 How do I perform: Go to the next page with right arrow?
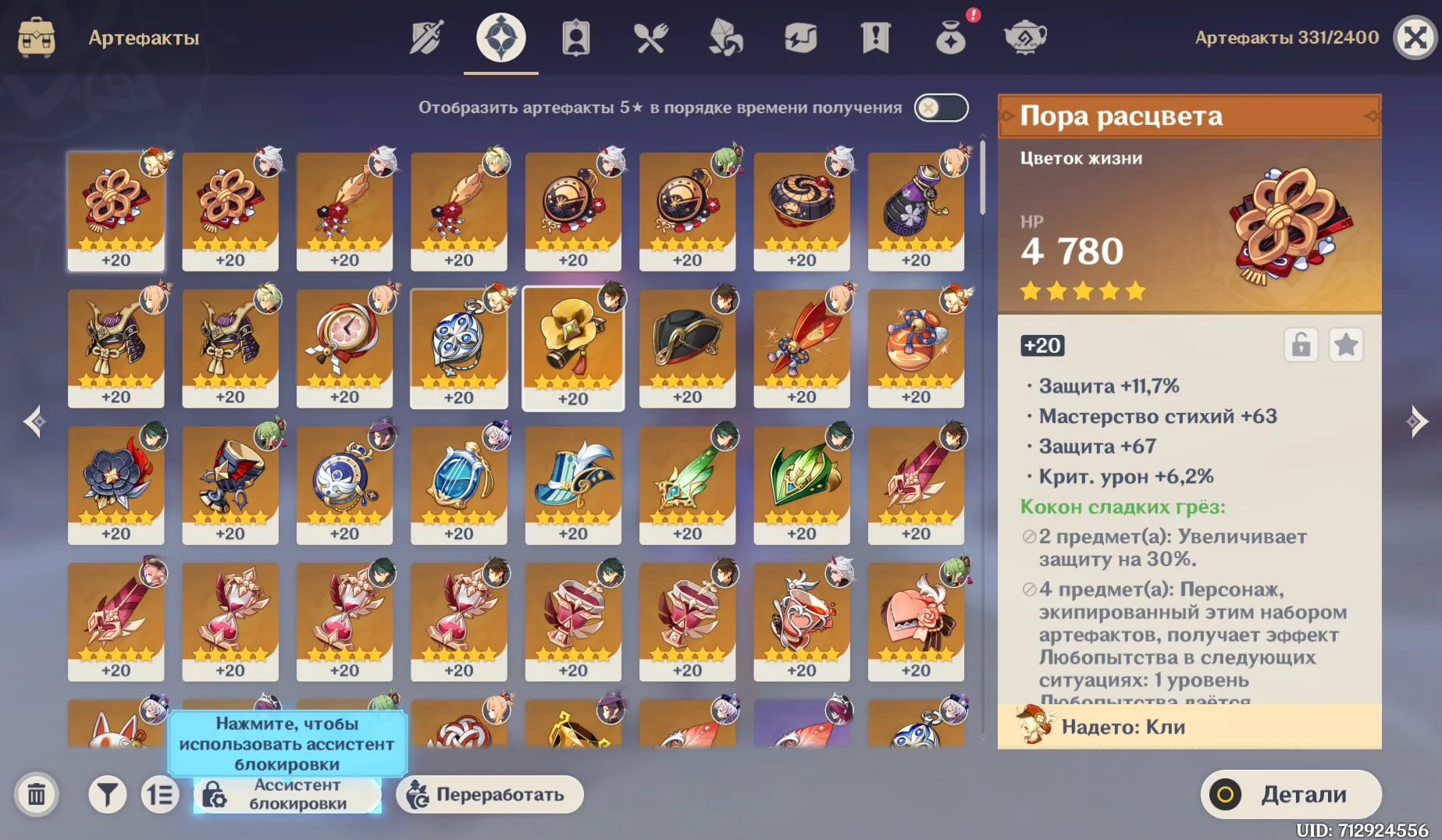1415,422
